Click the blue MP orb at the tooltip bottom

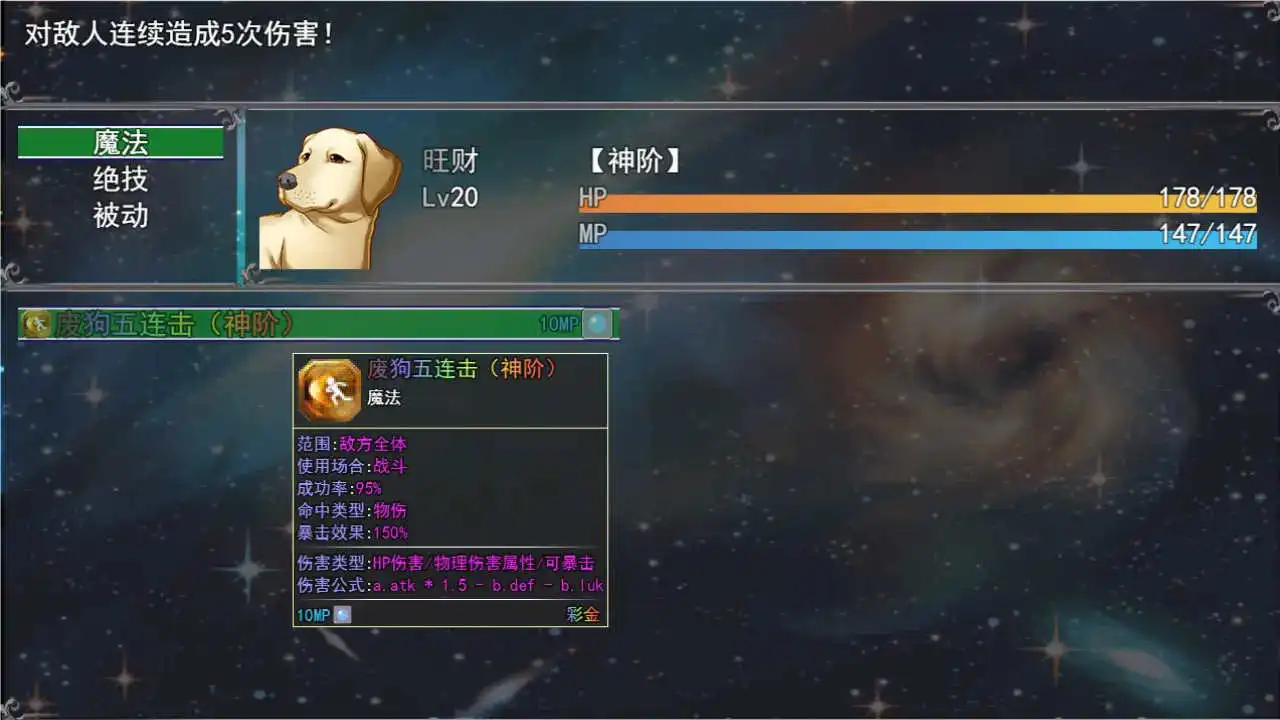coord(340,615)
